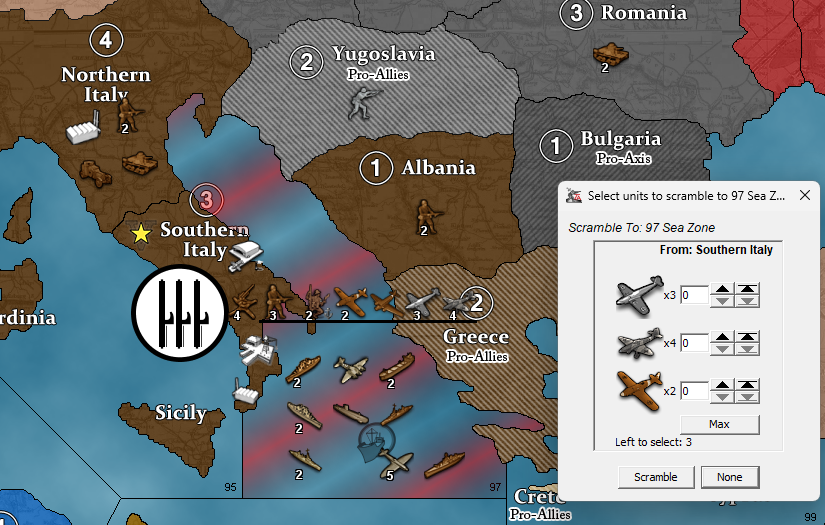Decrease the x3 fighter count by one
The height and width of the screenshot is (525, 825).
click(x=720, y=301)
